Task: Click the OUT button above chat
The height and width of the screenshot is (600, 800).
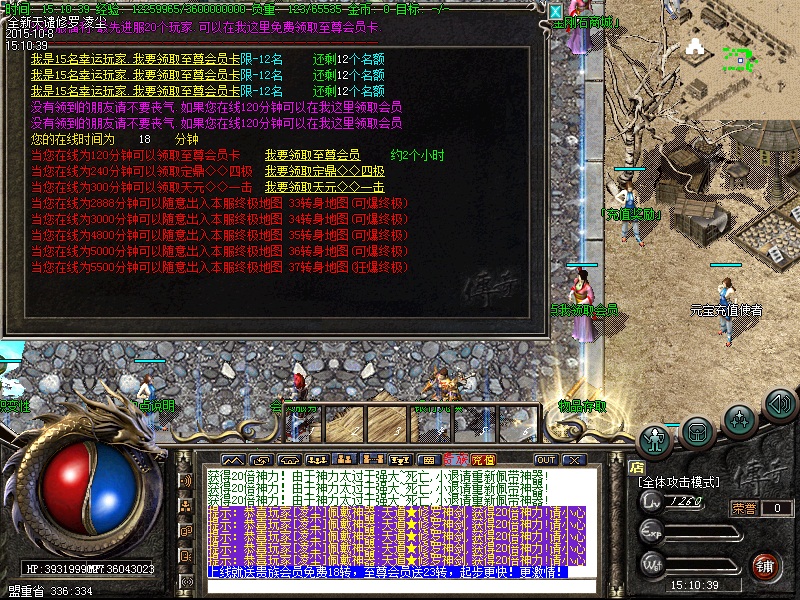Action: pos(545,460)
